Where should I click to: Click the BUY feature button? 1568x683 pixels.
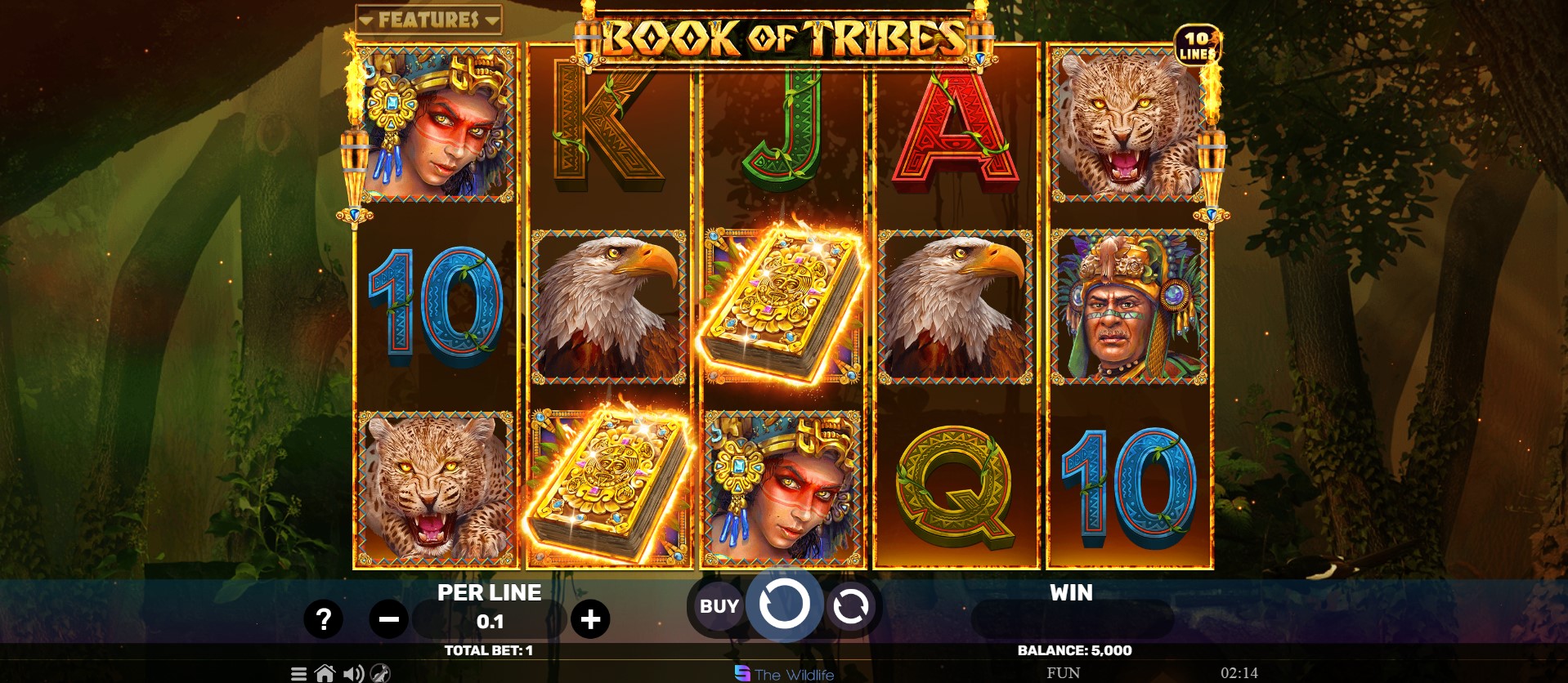[x=719, y=606]
